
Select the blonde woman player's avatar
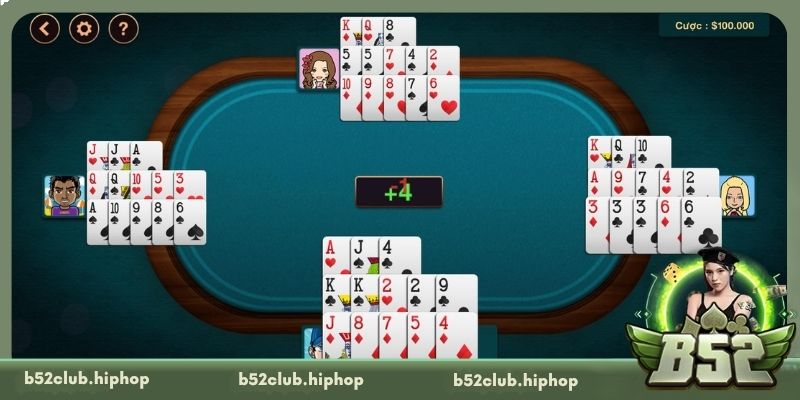click(737, 195)
